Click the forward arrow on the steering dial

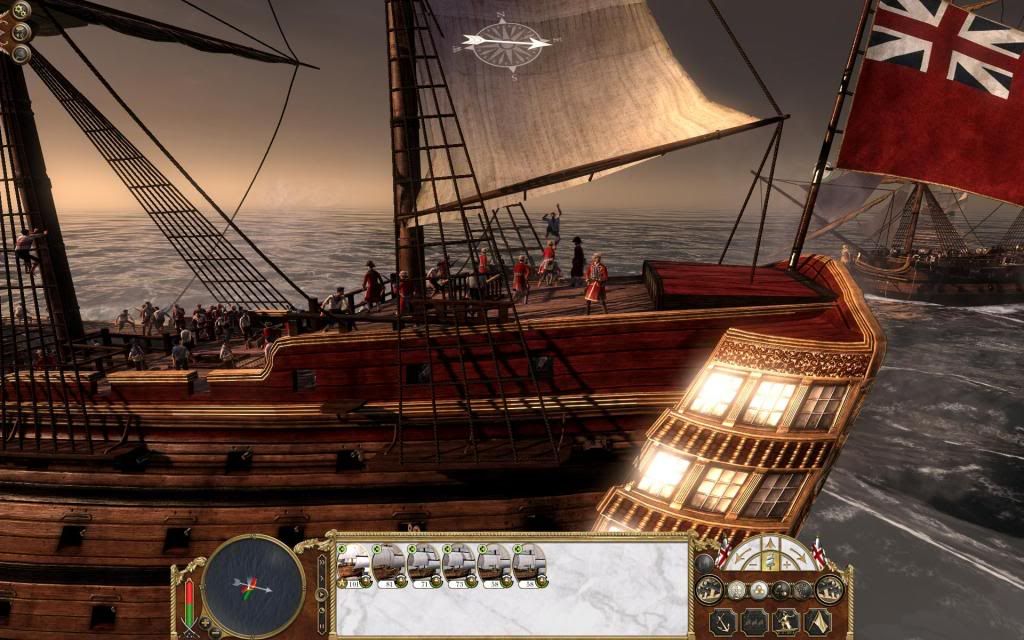(x=770, y=545)
